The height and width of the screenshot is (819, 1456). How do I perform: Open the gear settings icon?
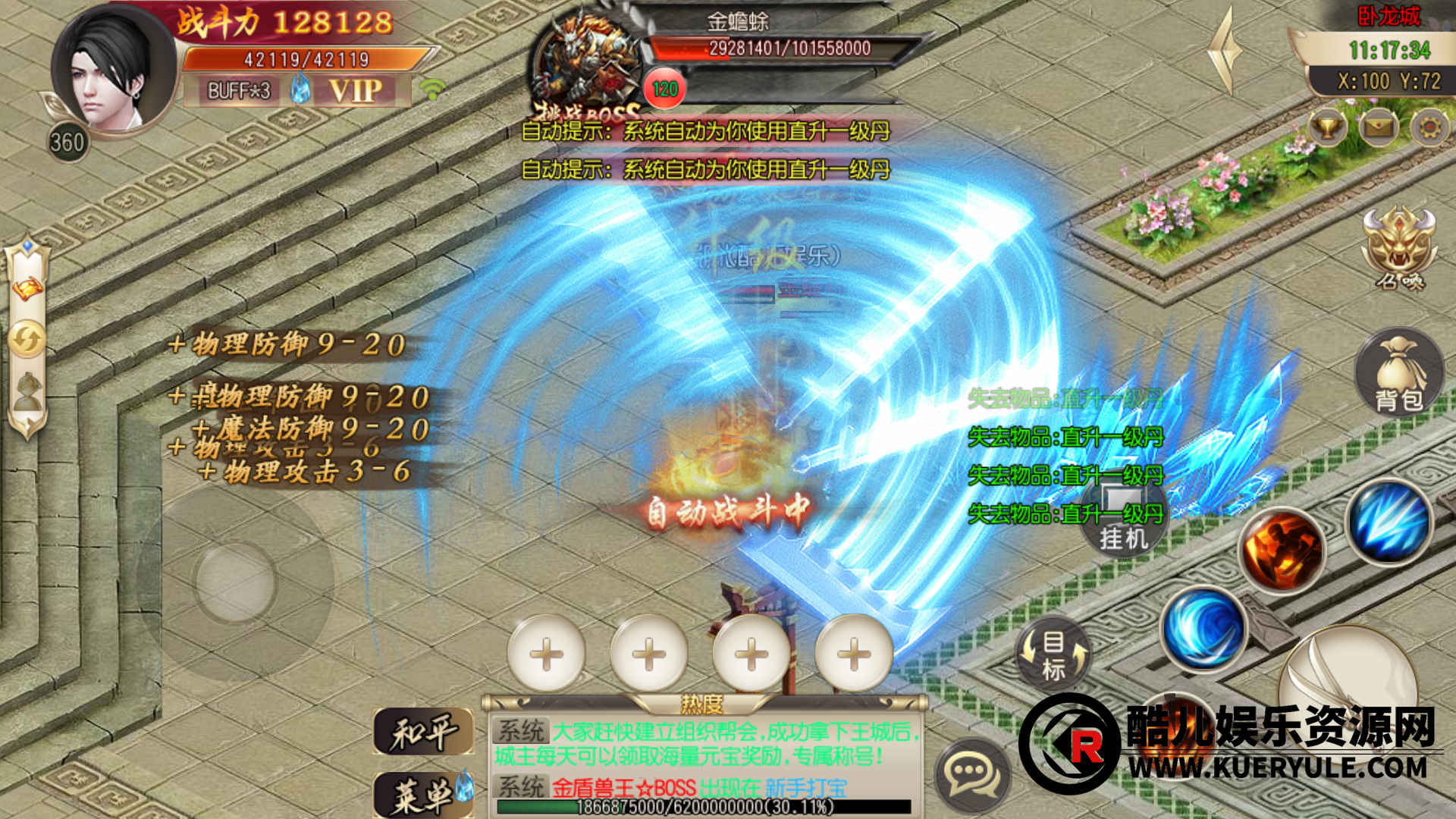(x=1429, y=127)
